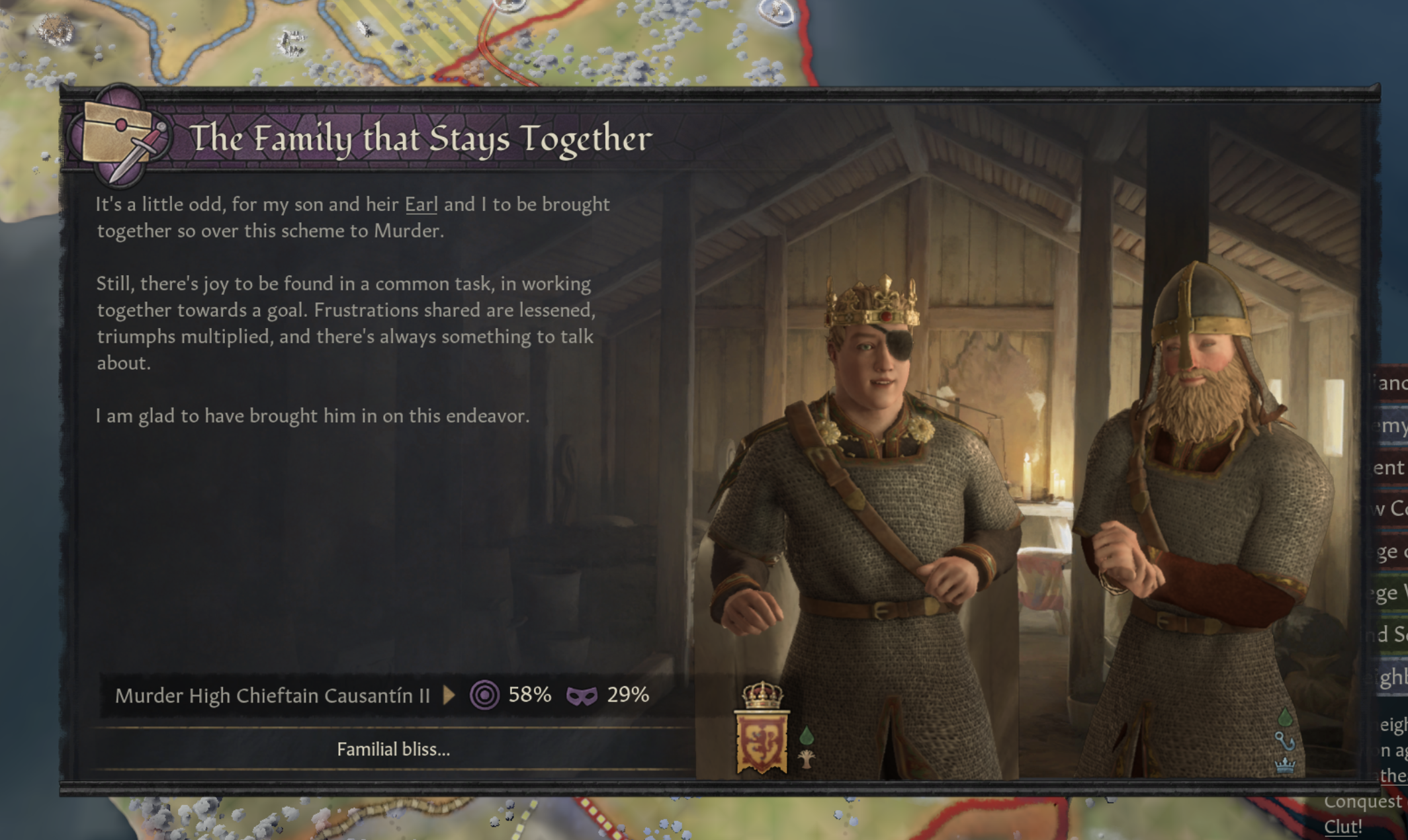Screen dimensions: 1408x840
Task: Click the green drop icon beside the coat of arms
Action: pos(807,735)
